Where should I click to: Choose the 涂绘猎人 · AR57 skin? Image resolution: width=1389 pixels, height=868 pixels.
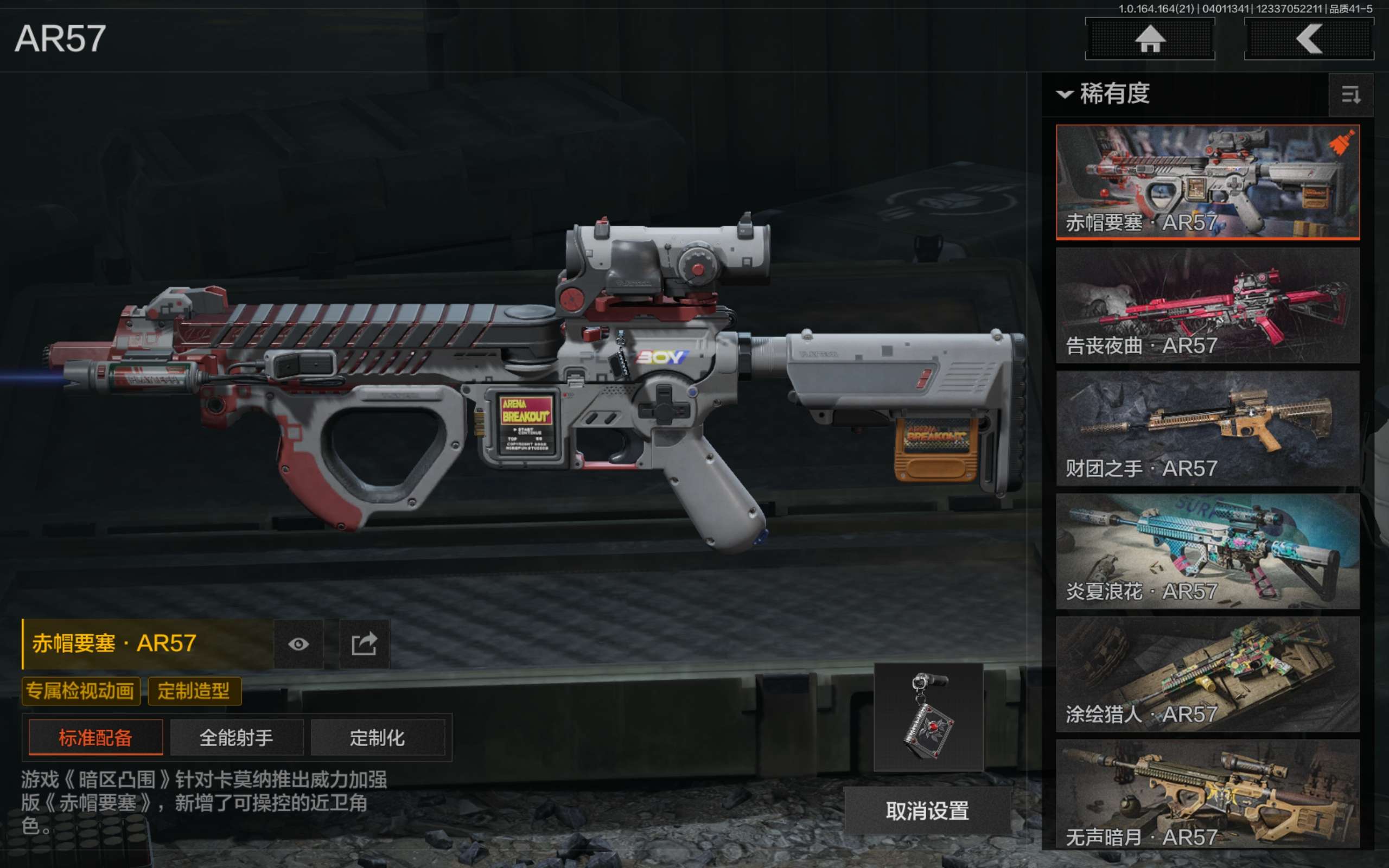(x=1207, y=673)
